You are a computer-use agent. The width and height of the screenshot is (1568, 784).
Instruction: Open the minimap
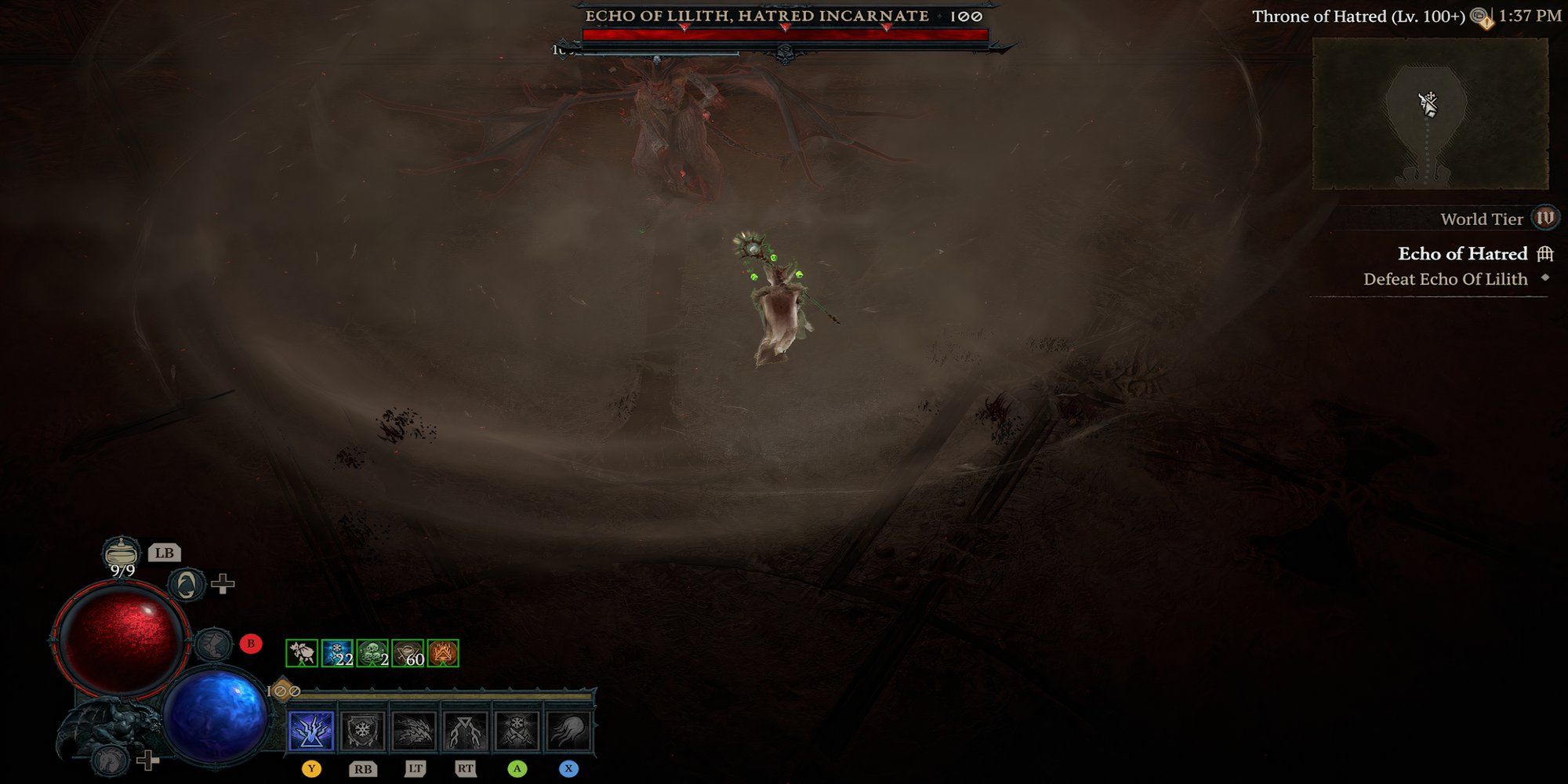point(1430,114)
